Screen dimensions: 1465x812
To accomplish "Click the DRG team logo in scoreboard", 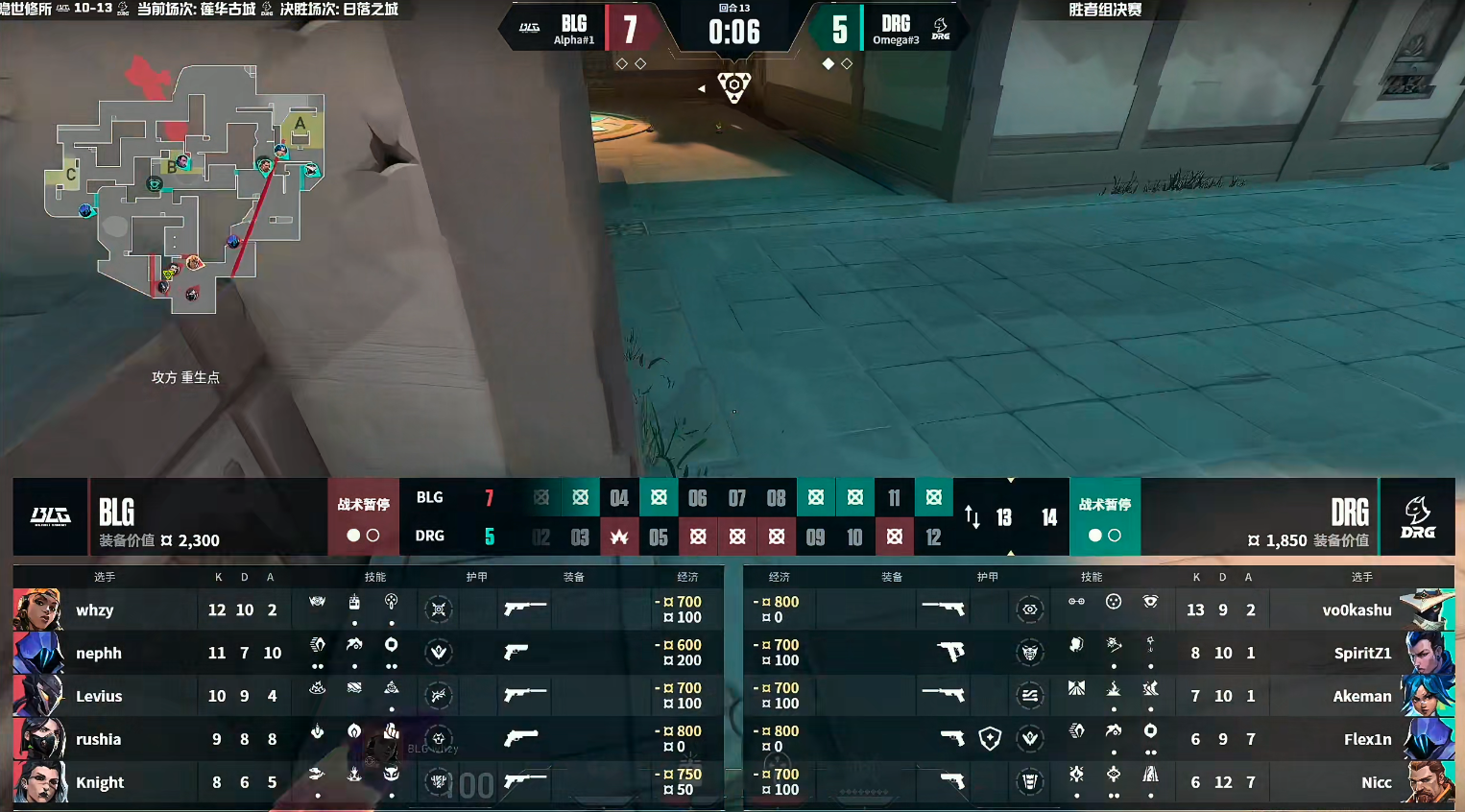I will click(x=1417, y=516).
